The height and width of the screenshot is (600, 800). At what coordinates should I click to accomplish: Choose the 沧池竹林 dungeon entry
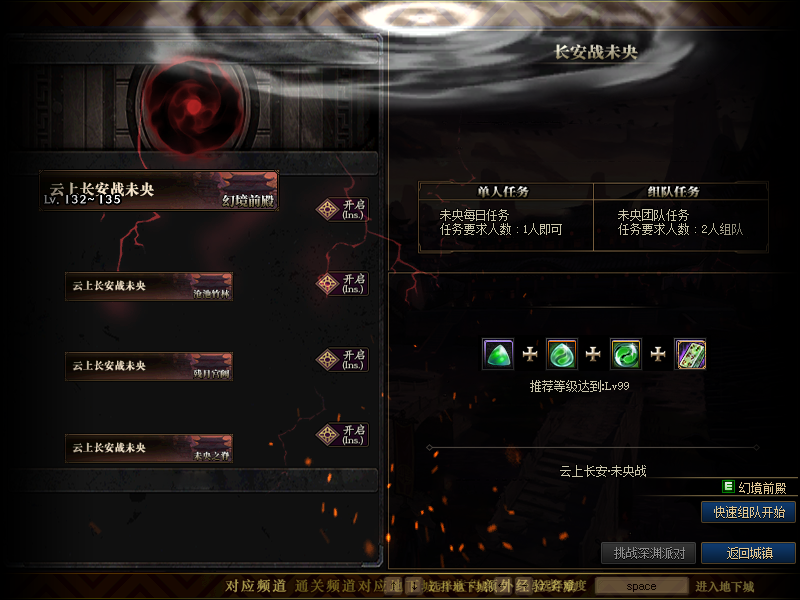pyautogui.click(x=149, y=286)
